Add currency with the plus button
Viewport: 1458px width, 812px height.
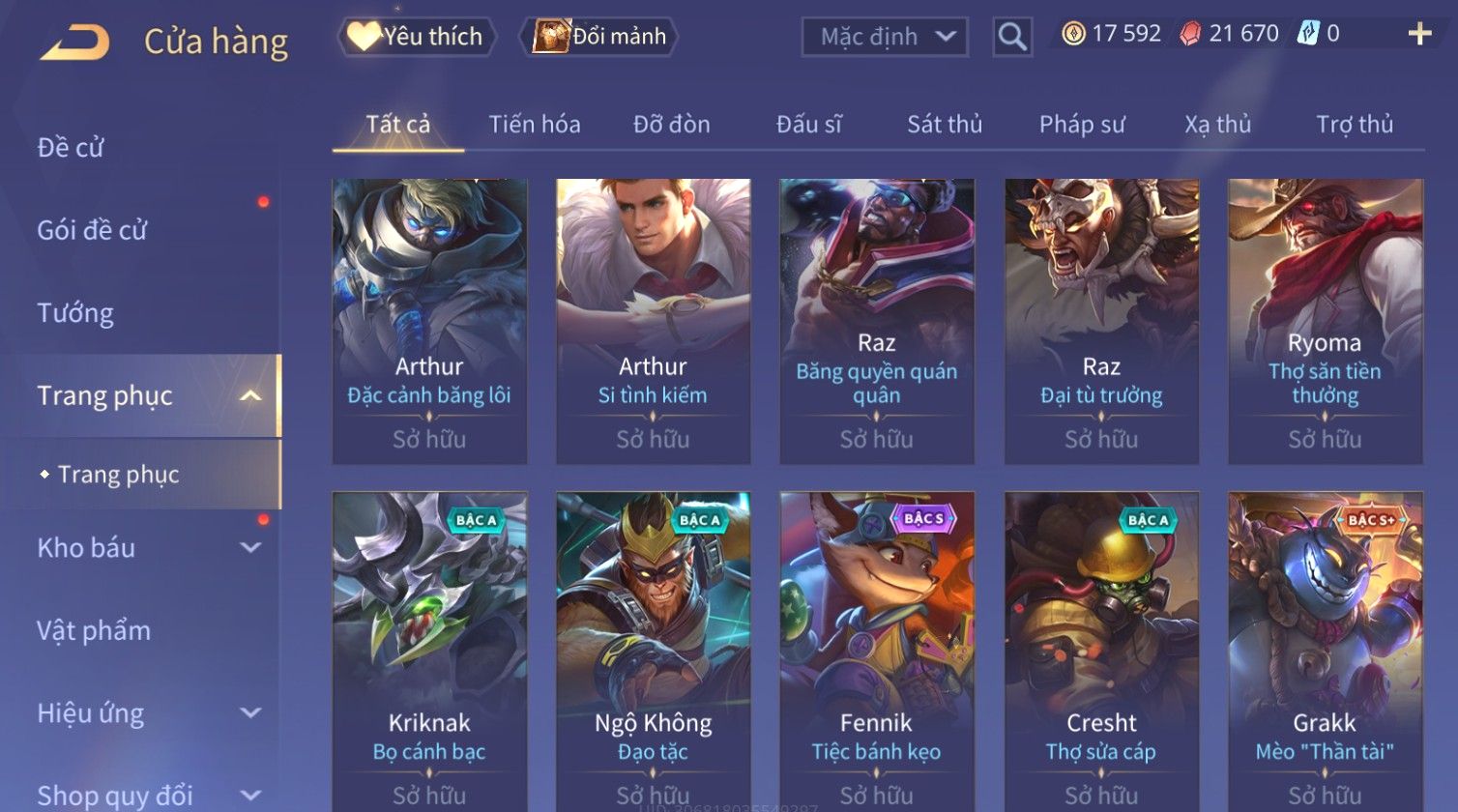pyautogui.click(x=1418, y=35)
